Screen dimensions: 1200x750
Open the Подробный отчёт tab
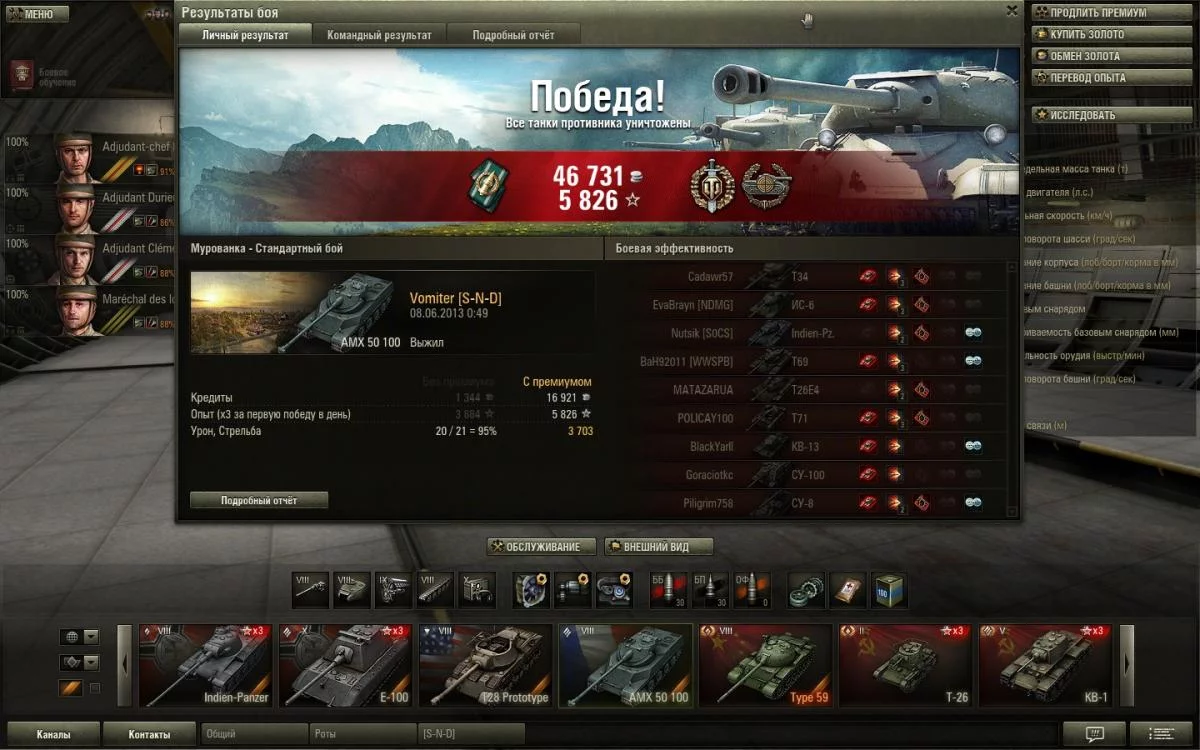point(513,35)
